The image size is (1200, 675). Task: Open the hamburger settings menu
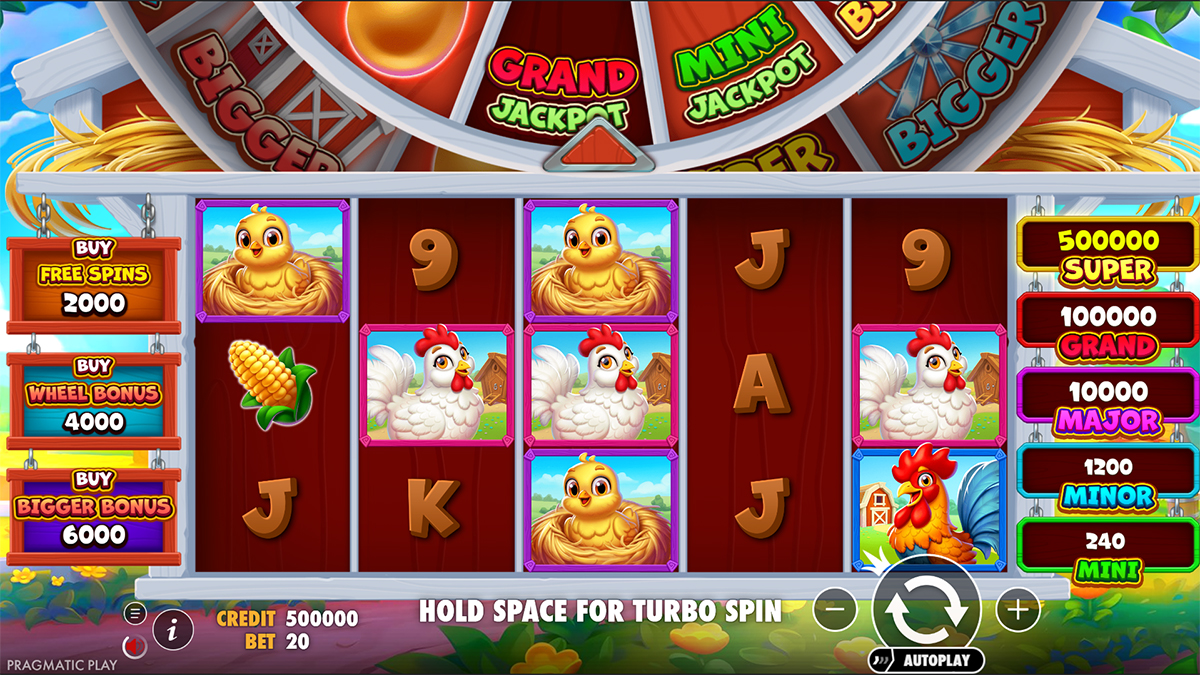(x=135, y=612)
